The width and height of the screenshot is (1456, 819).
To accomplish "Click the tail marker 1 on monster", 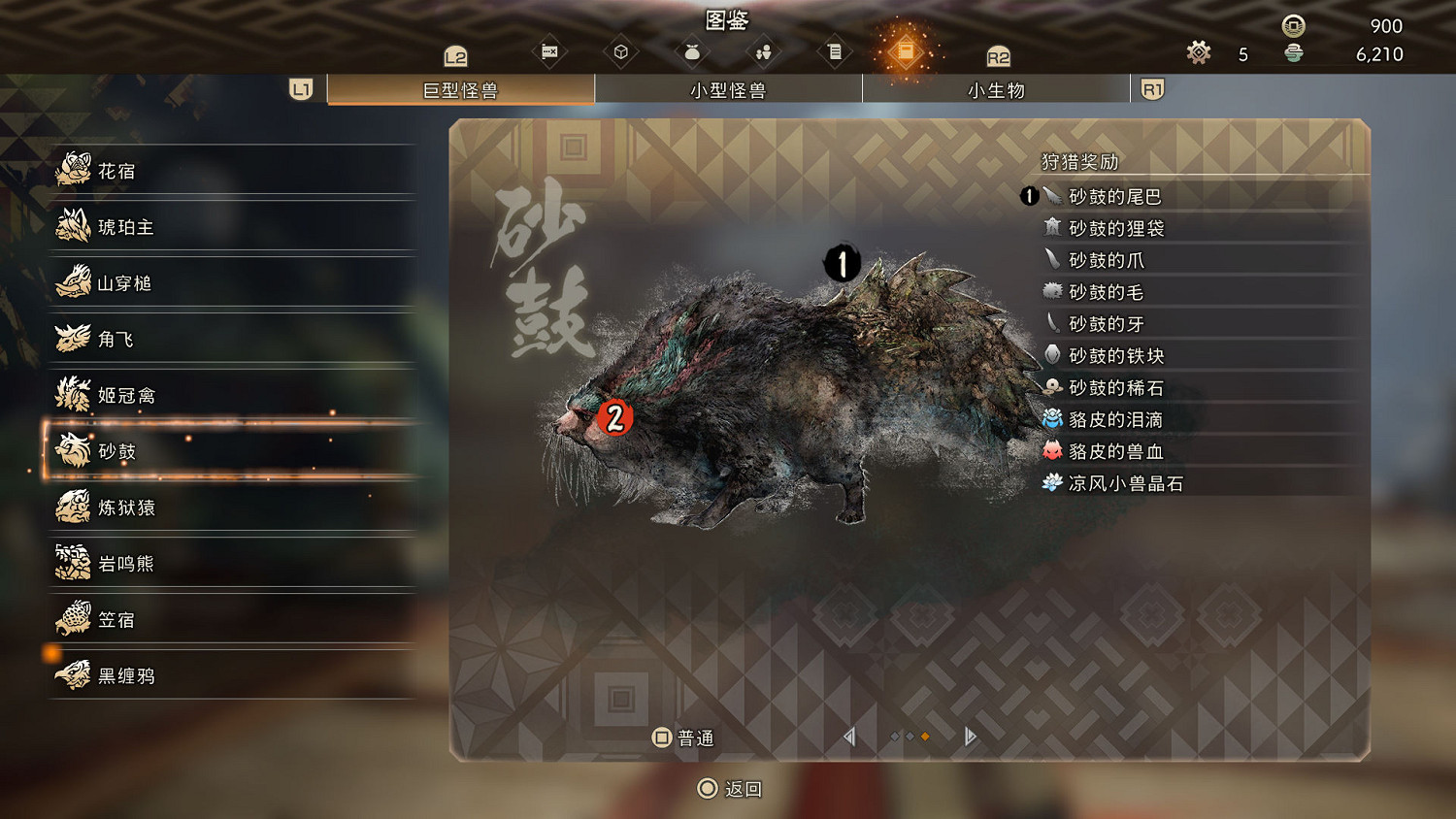I will point(842,262).
